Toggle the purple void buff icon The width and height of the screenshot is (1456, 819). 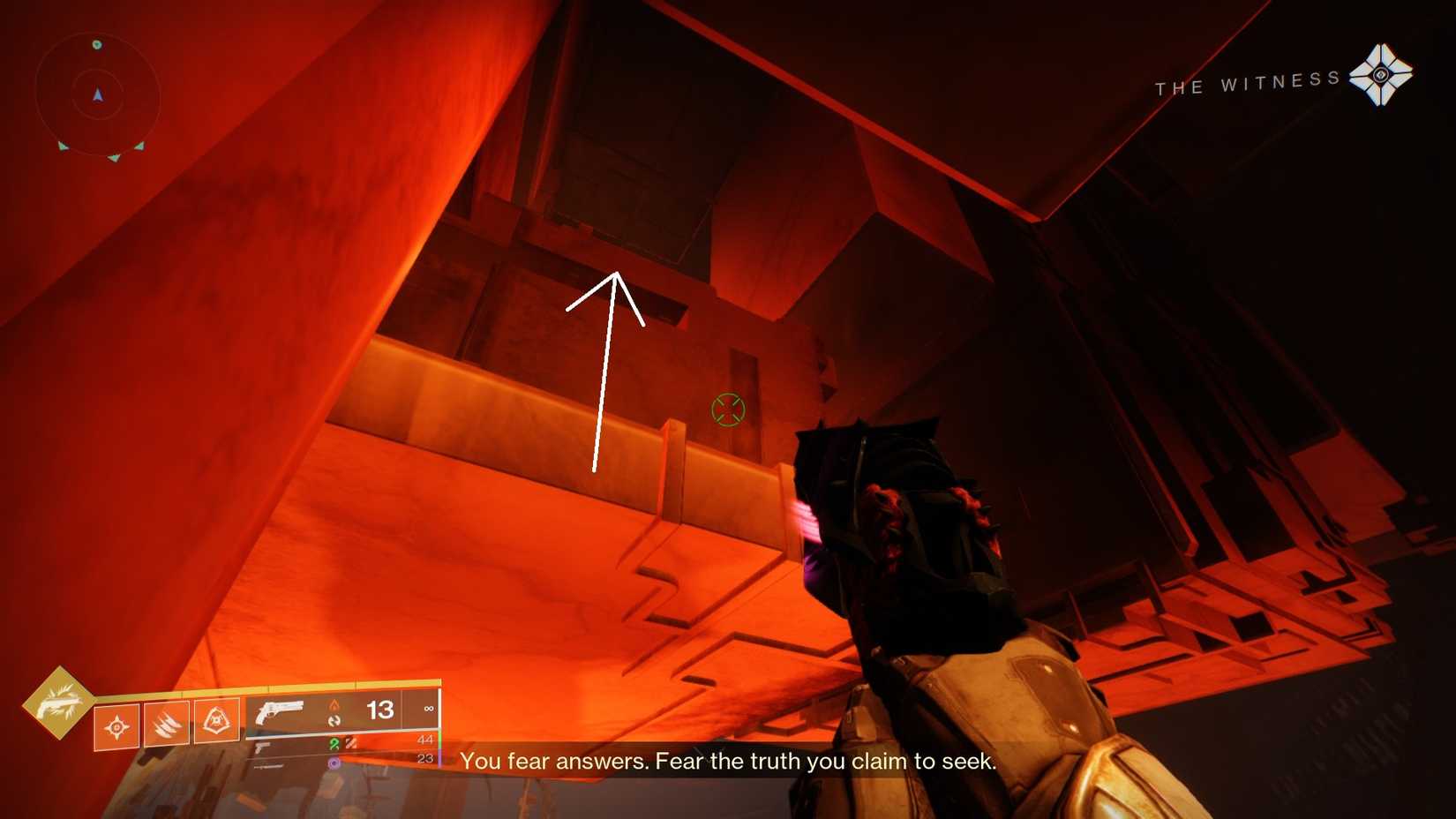[x=333, y=763]
